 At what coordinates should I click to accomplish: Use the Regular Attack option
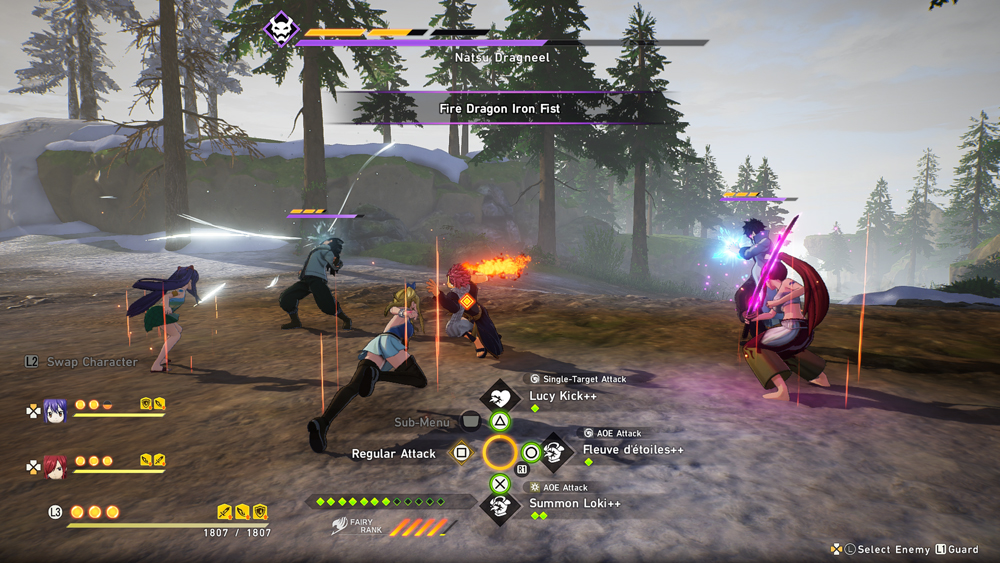coord(393,454)
